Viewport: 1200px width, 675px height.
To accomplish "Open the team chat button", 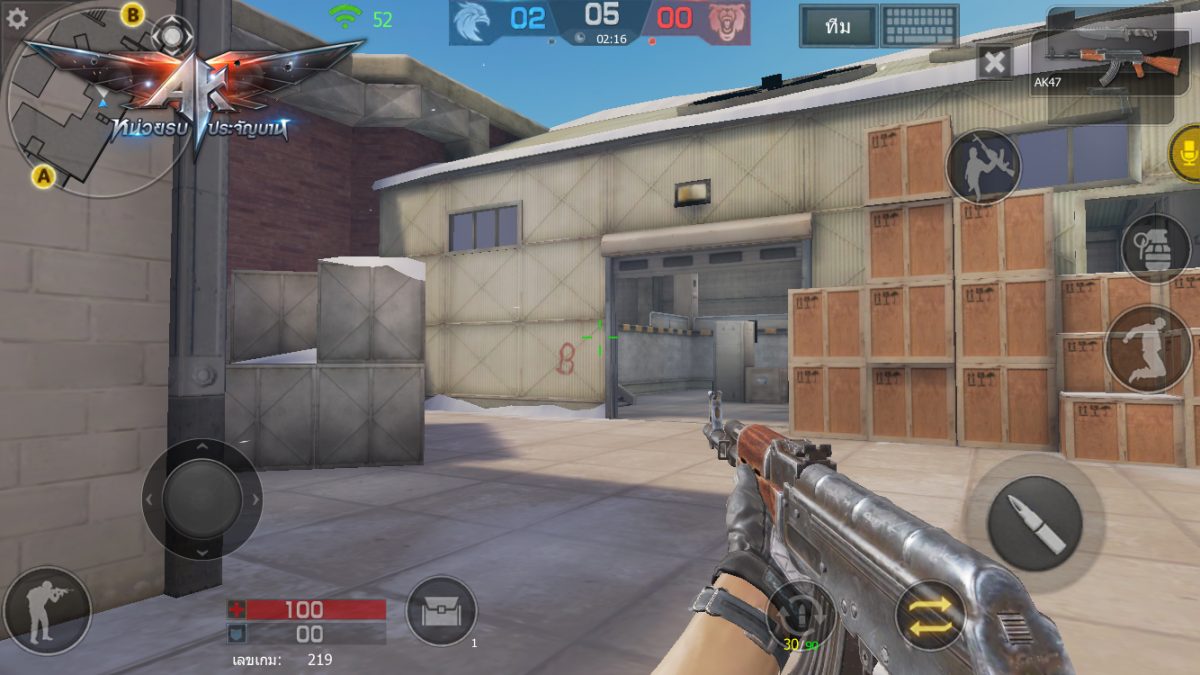I will (x=838, y=27).
